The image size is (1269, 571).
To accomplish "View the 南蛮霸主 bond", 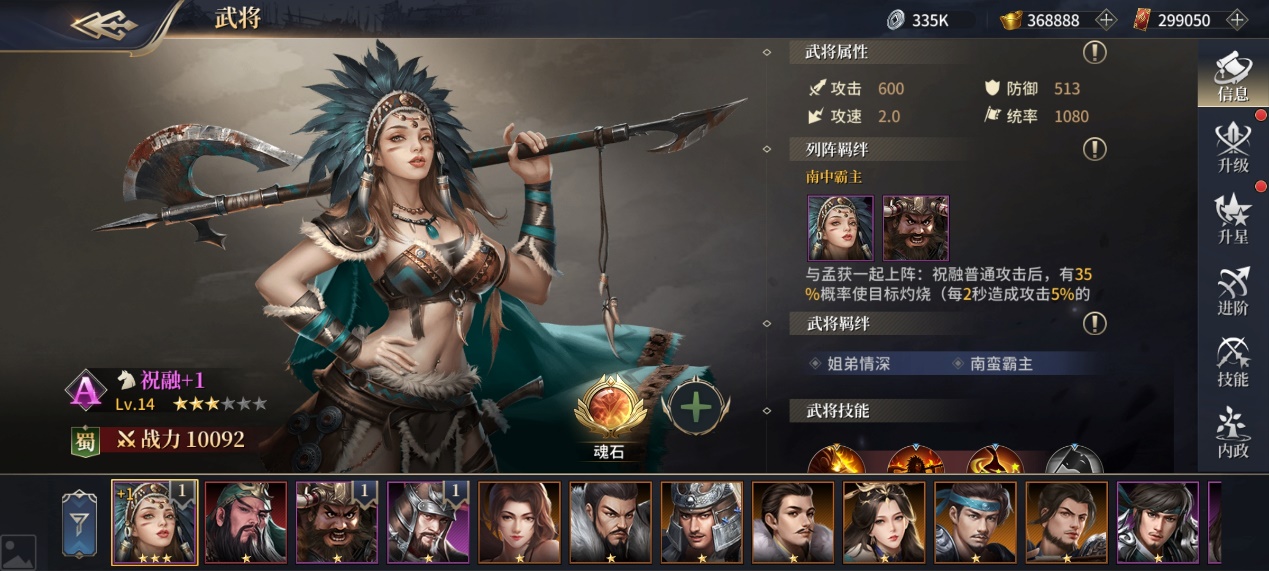I will tap(1001, 364).
